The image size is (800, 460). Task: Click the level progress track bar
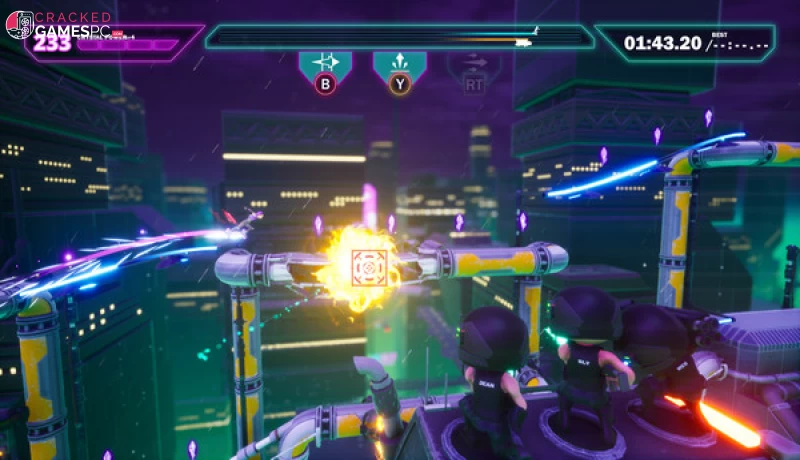tap(398, 39)
